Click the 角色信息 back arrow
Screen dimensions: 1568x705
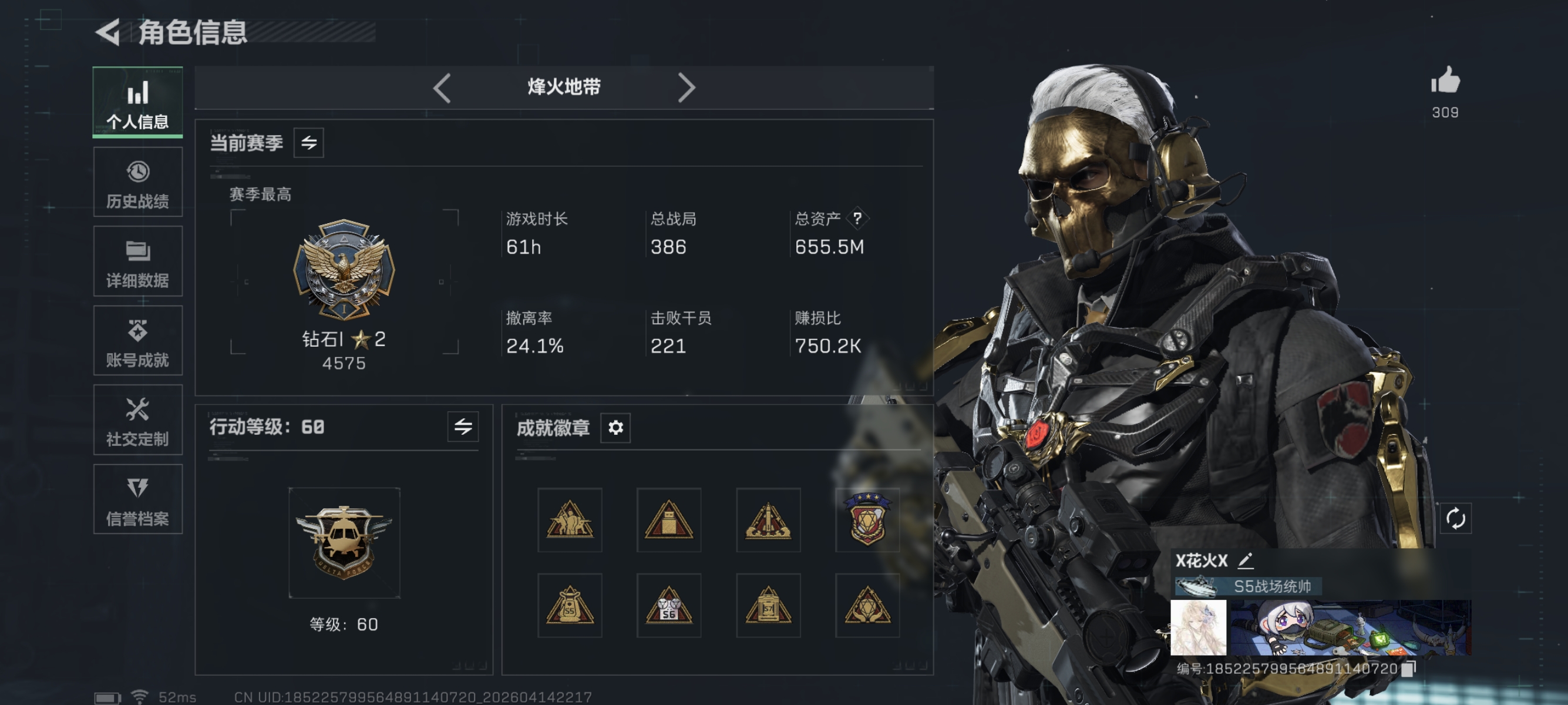[x=108, y=32]
